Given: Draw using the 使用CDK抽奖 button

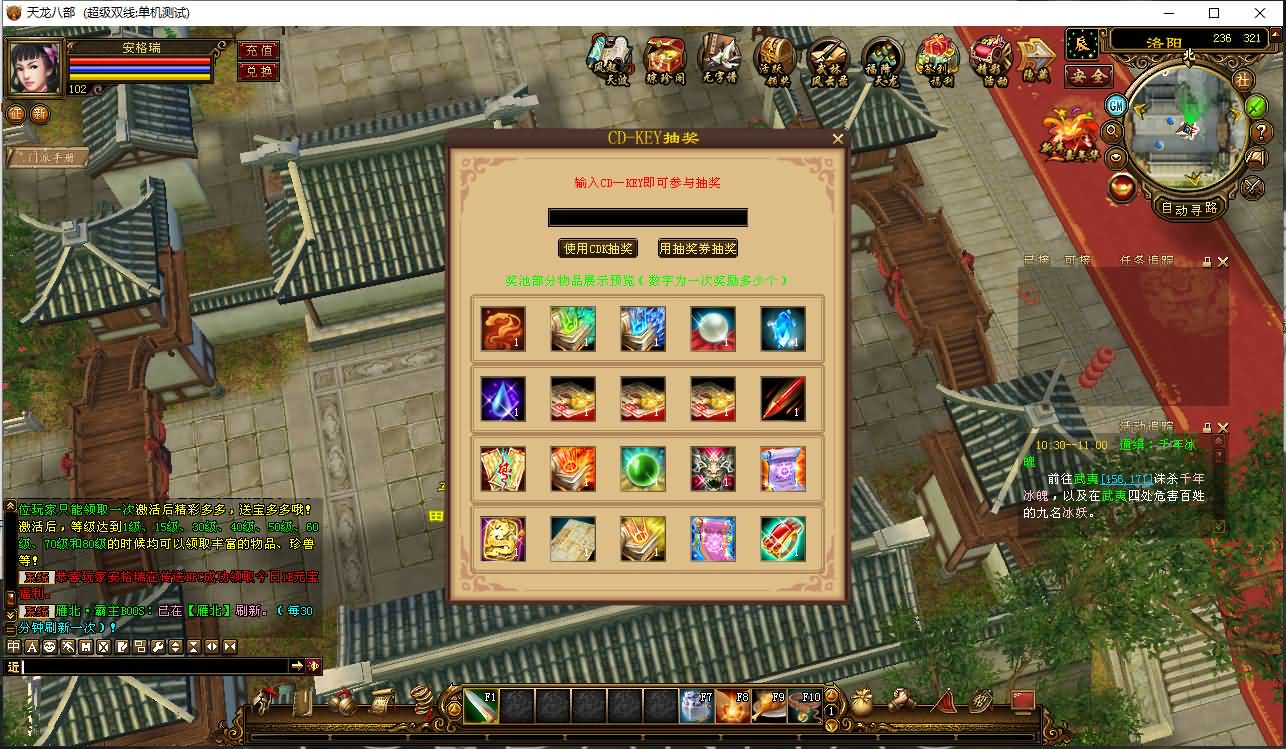Looking at the screenshot, I should (x=598, y=248).
